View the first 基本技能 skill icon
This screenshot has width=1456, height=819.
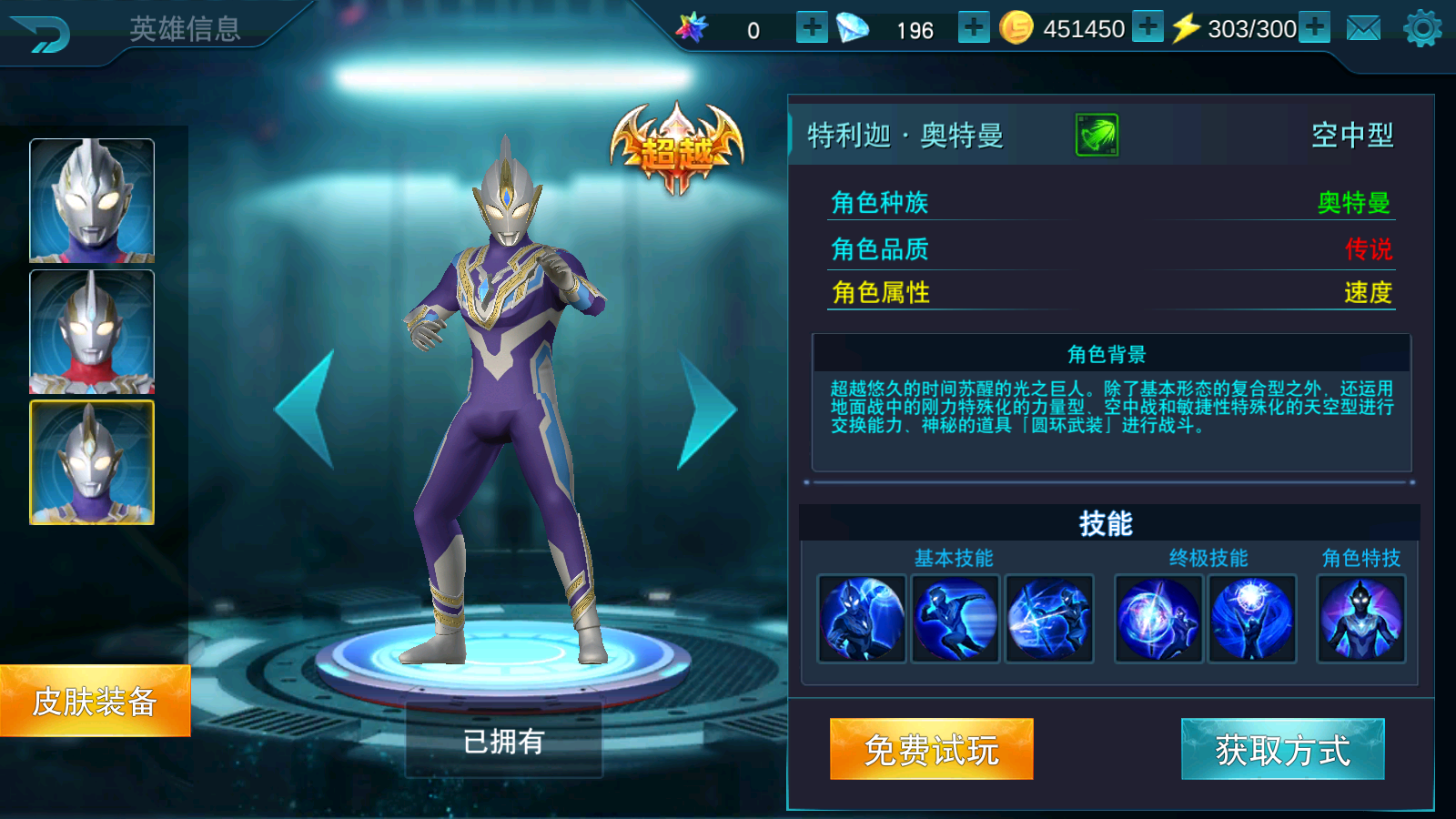click(862, 619)
